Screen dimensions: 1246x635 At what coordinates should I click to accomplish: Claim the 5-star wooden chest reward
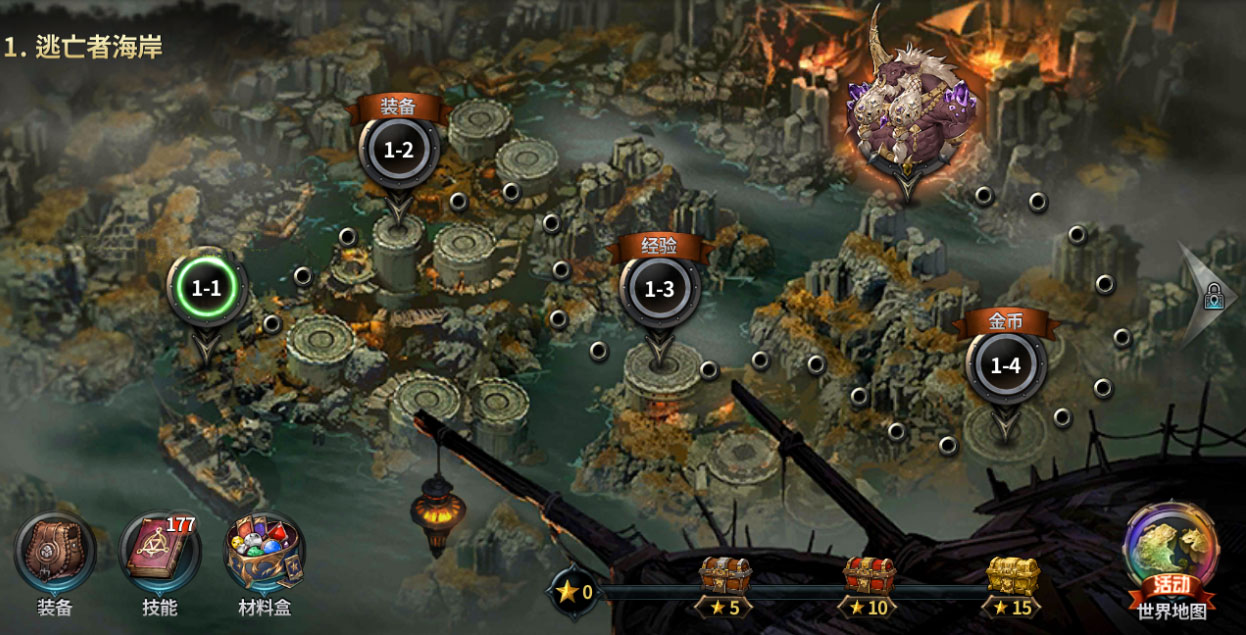tap(725, 577)
